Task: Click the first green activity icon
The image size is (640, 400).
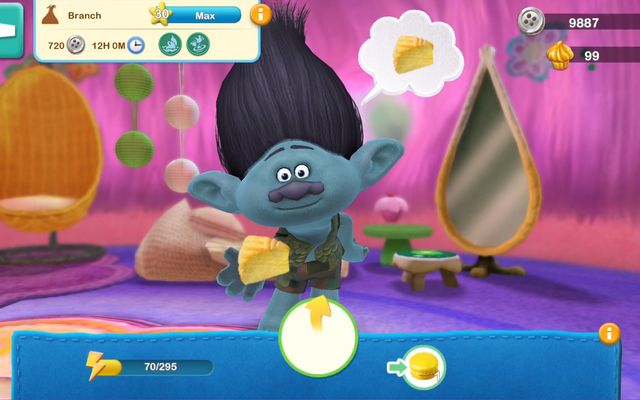Action: tap(170, 44)
